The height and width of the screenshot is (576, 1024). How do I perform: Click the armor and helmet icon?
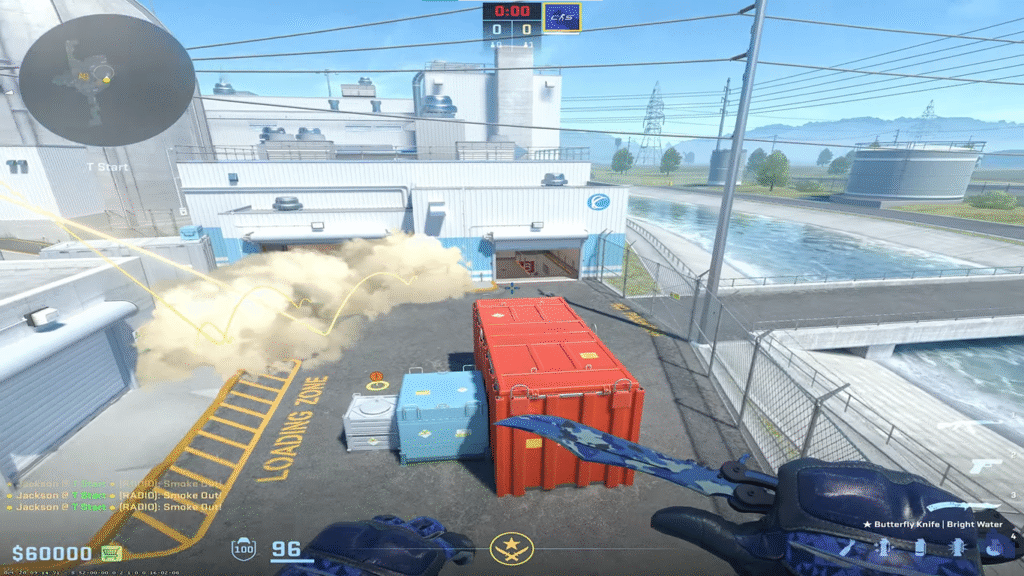pos(243,549)
